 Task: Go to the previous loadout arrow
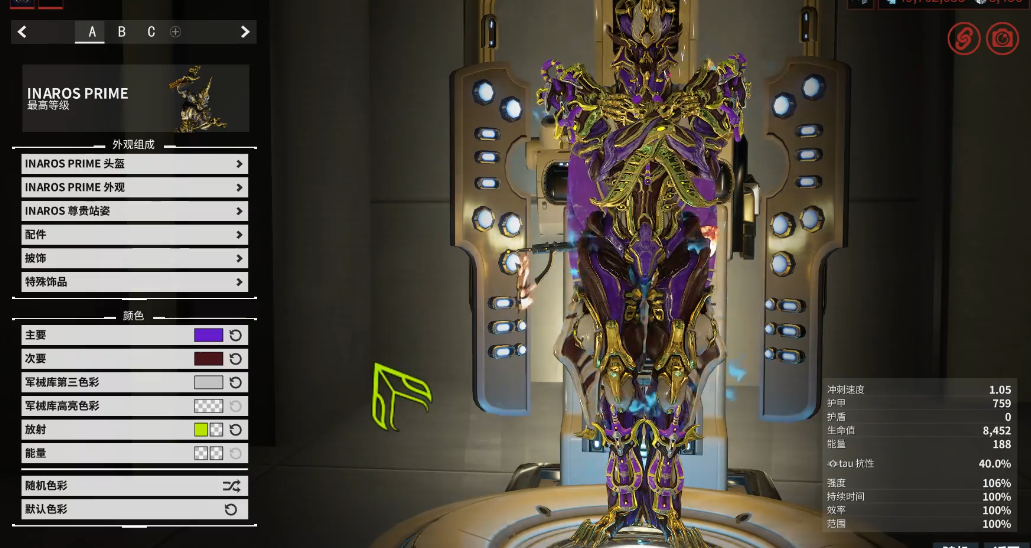pyautogui.click(x=22, y=32)
